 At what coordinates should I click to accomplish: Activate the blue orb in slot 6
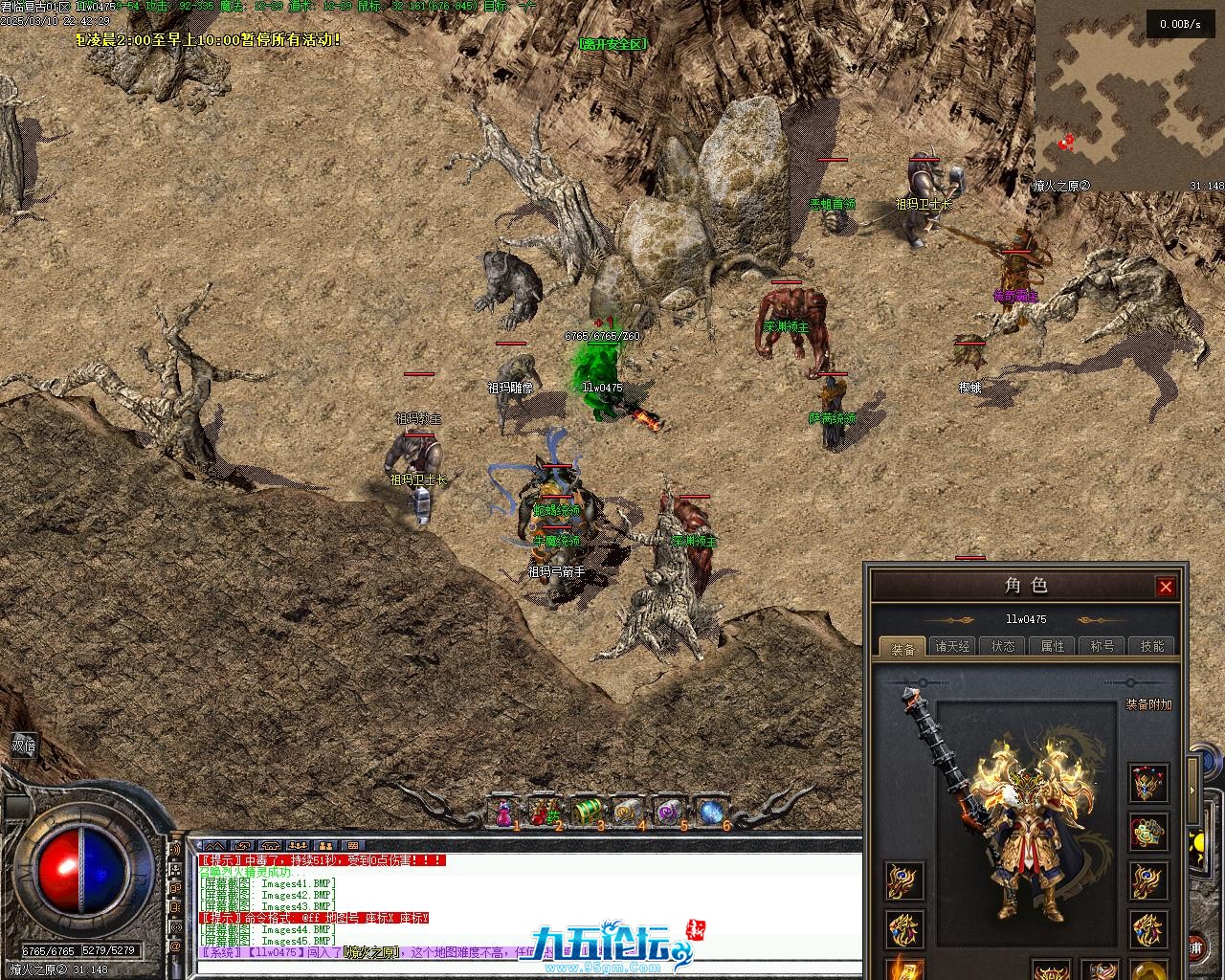pos(711,813)
